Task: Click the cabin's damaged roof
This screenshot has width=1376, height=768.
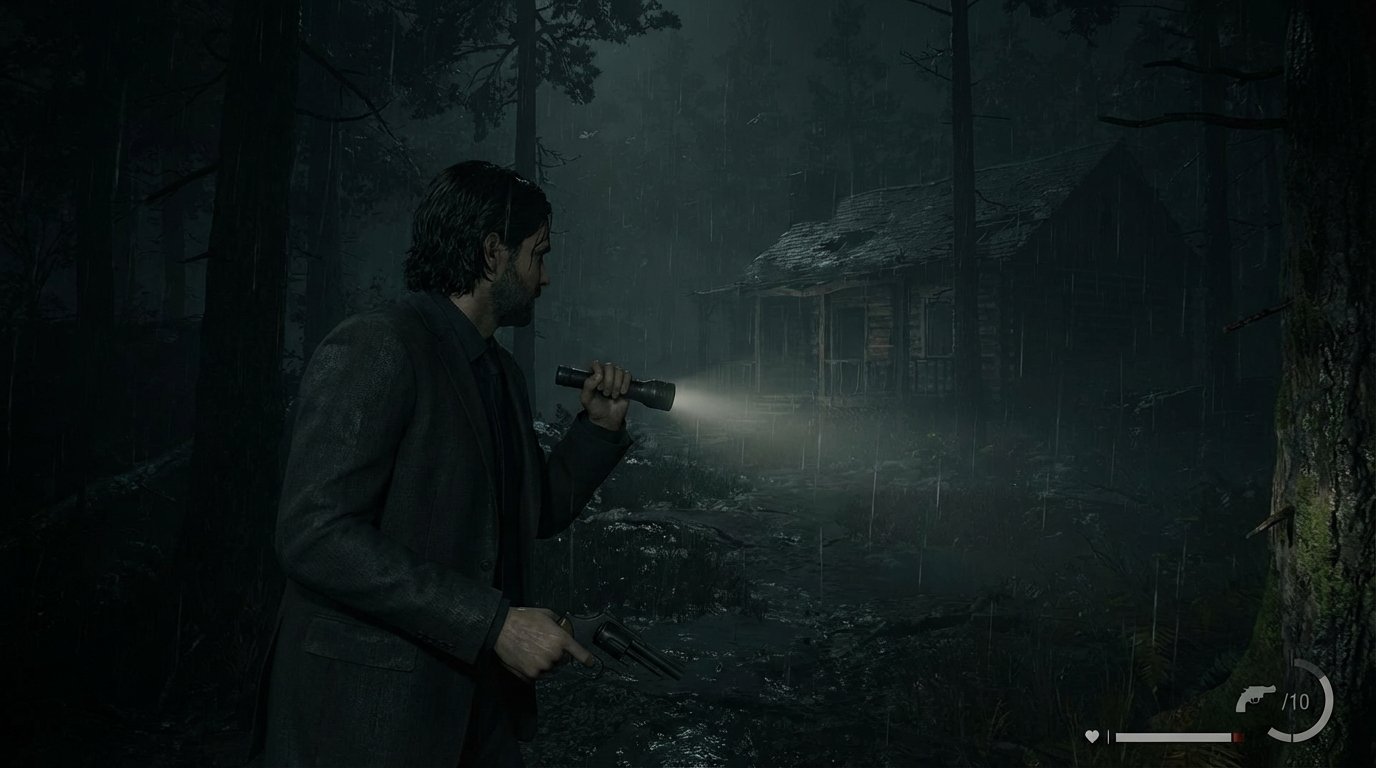Action: (x=838, y=240)
